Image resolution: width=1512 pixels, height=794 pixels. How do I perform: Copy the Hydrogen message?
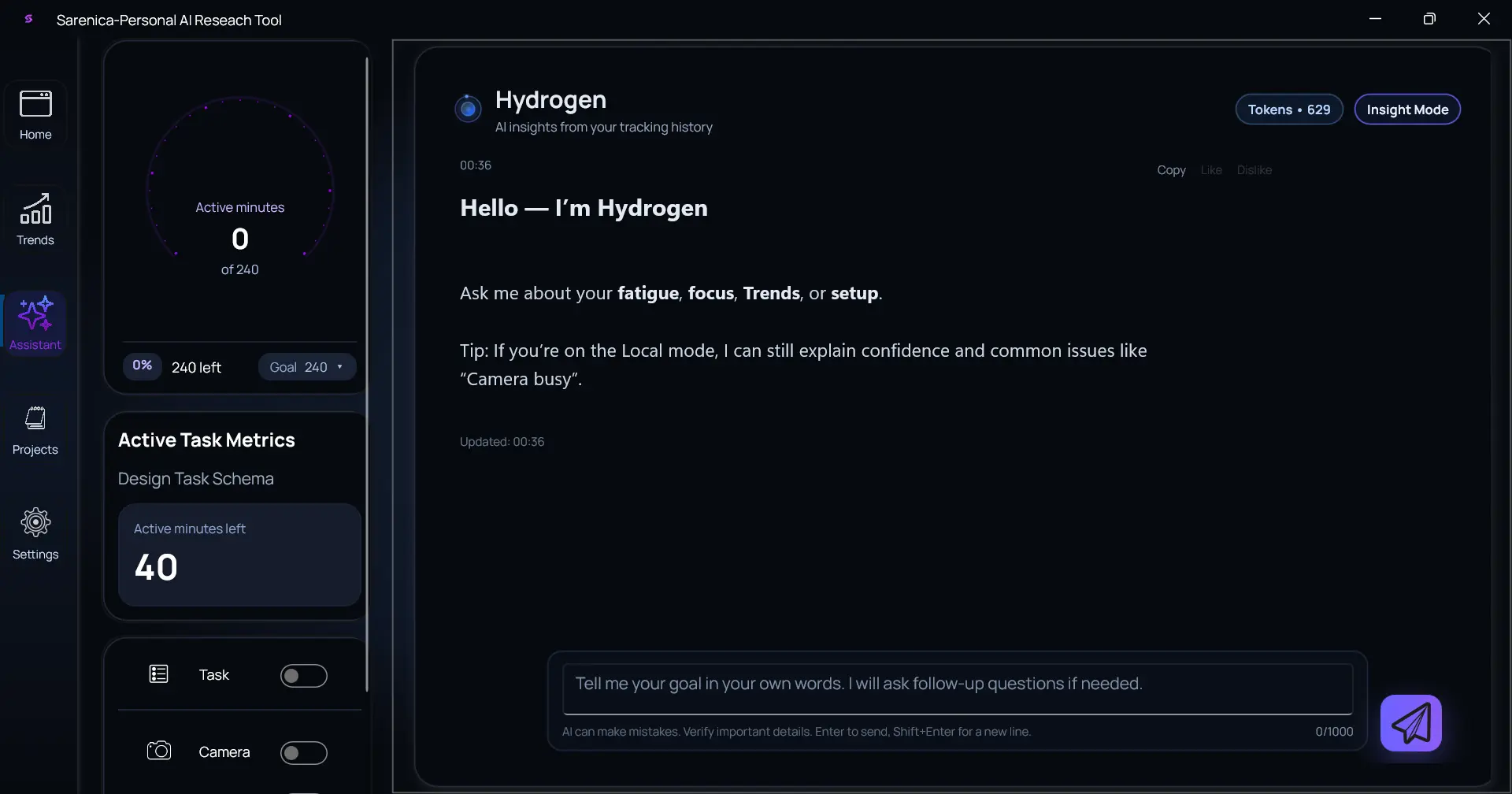1171,169
